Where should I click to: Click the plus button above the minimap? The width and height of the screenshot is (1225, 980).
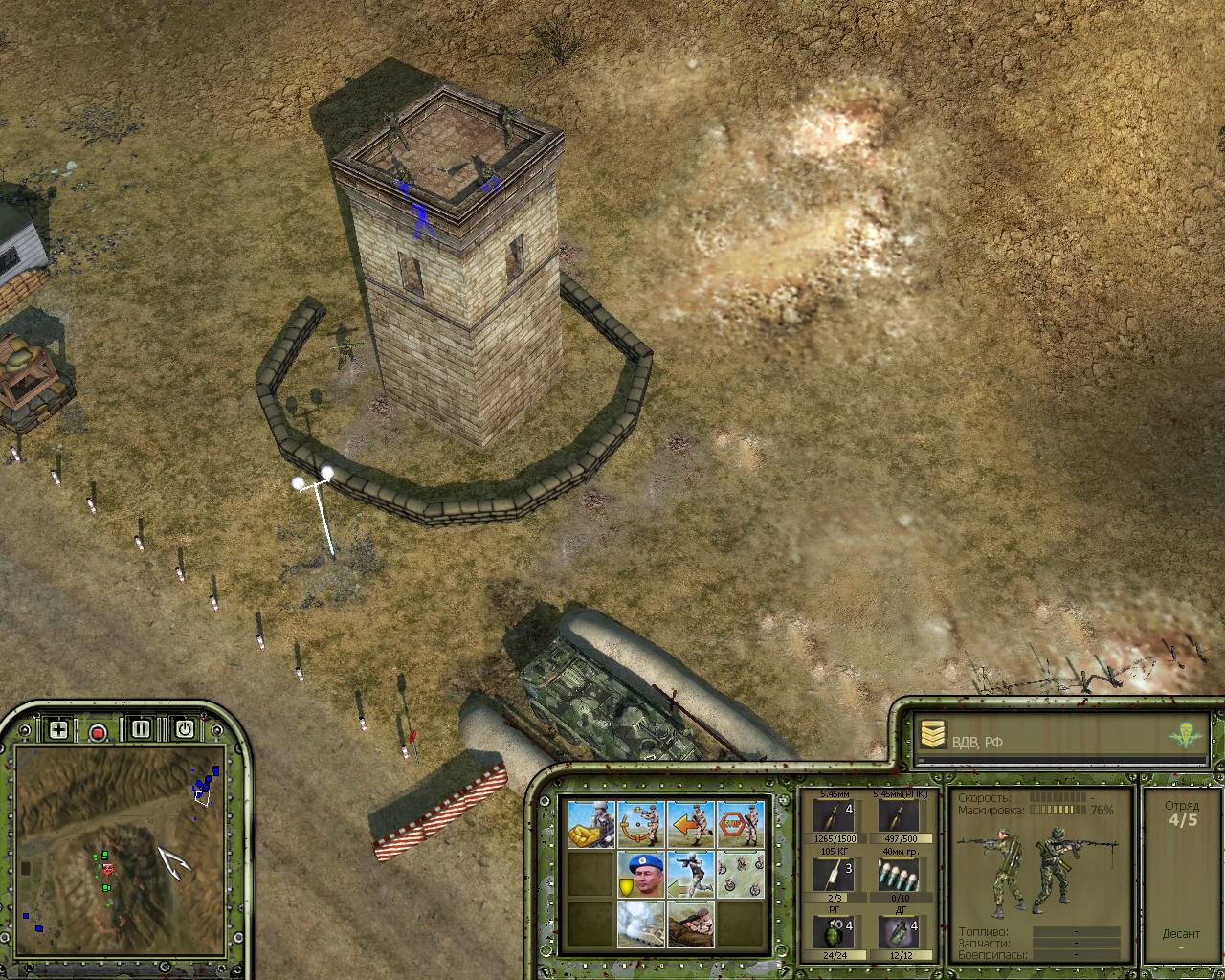tap(59, 730)
